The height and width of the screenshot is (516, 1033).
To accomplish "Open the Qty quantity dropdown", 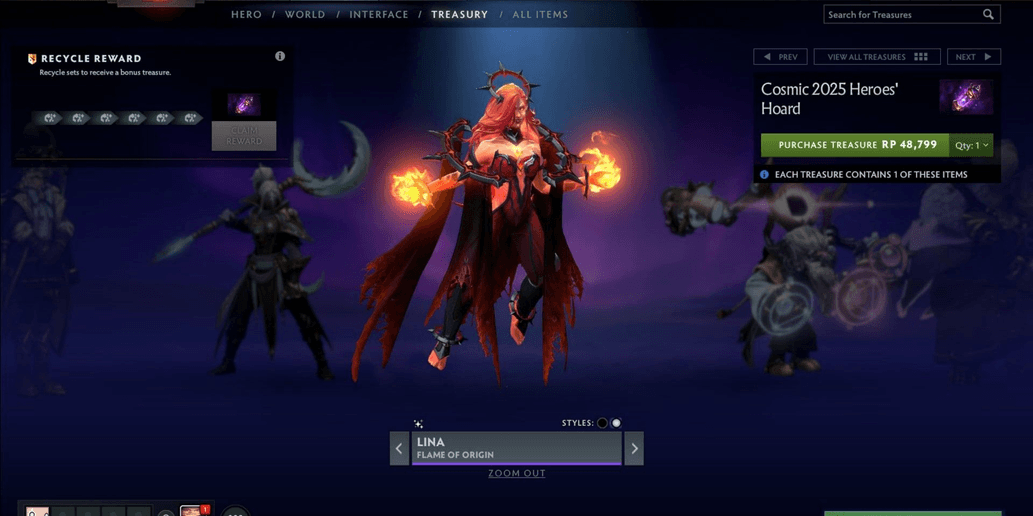I will point(971,145).
